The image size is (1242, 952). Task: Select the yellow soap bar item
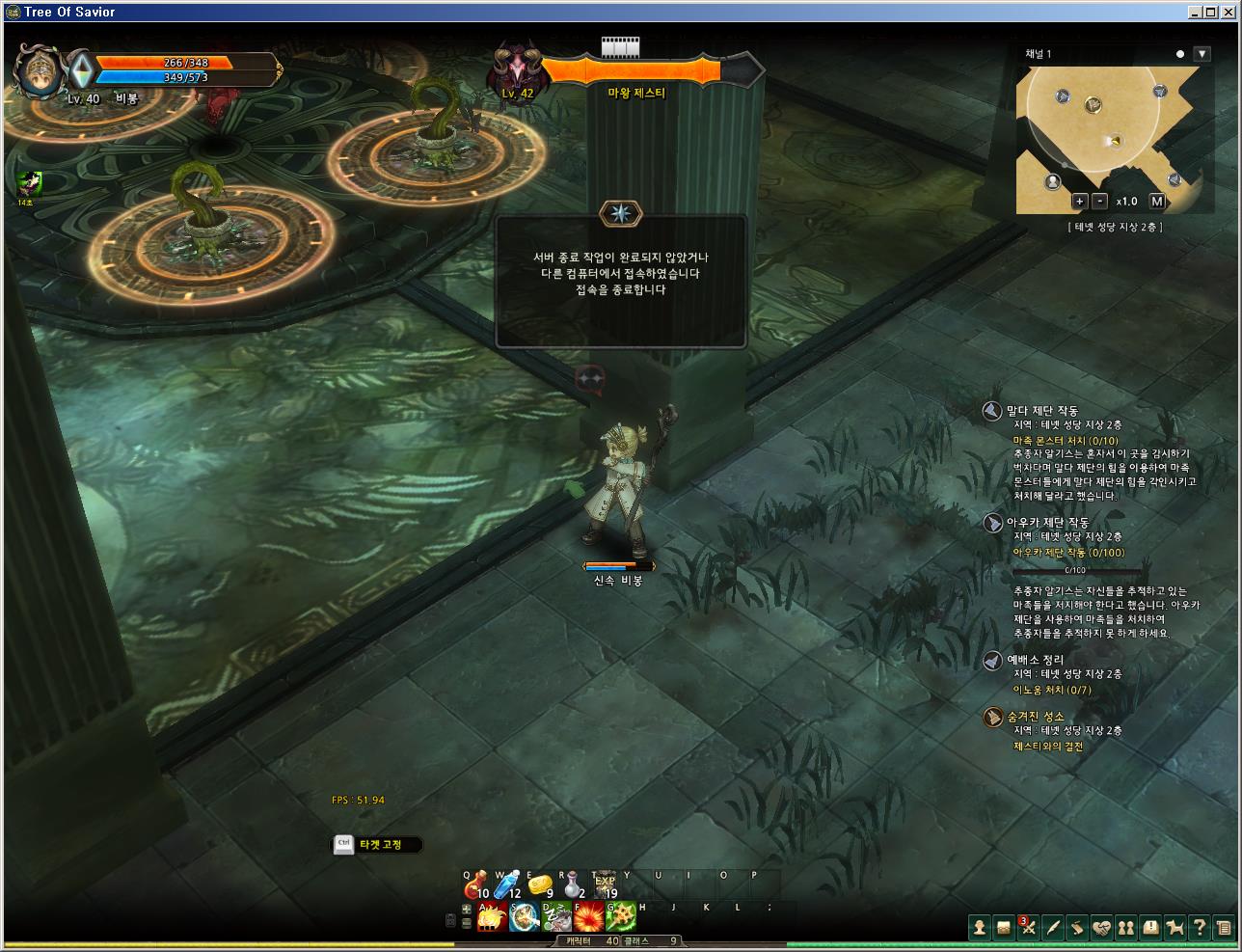point(541,884)
